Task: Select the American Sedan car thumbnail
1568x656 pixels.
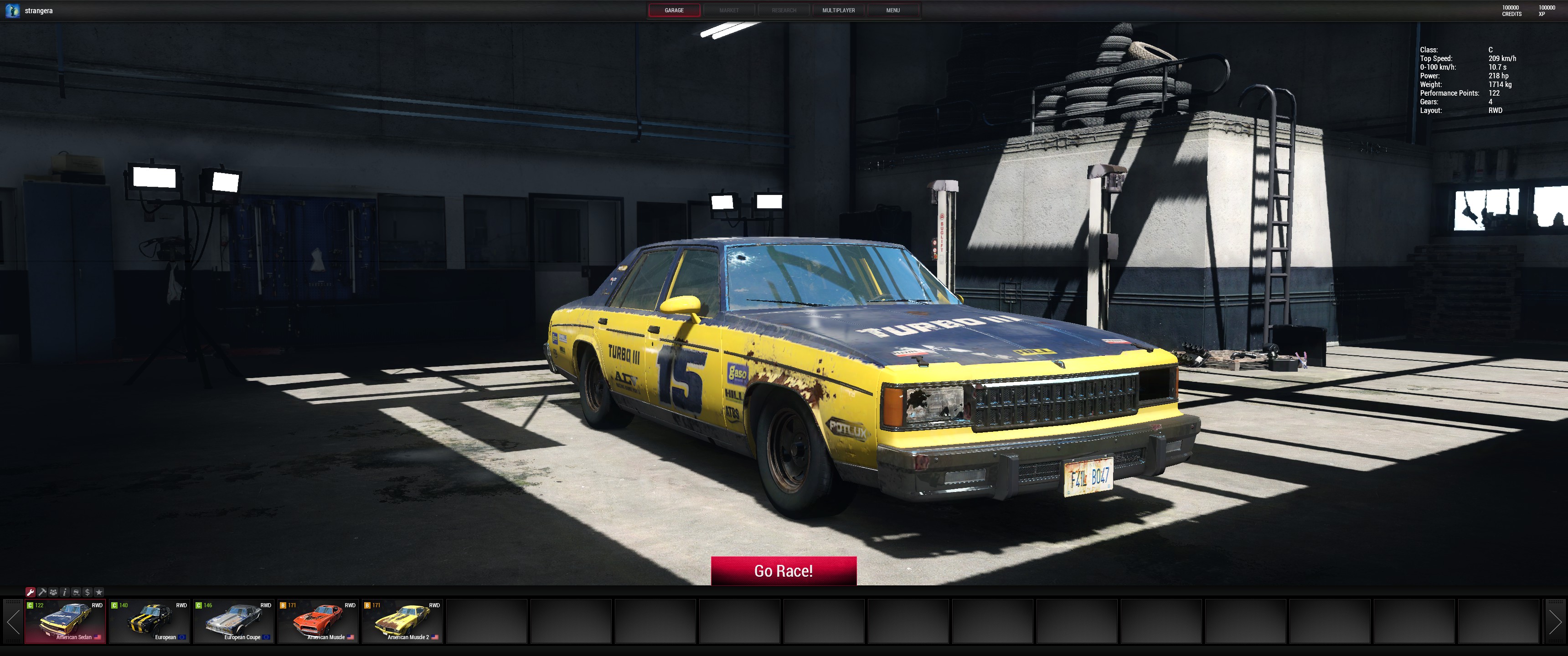Action: (x=65, y=621)
